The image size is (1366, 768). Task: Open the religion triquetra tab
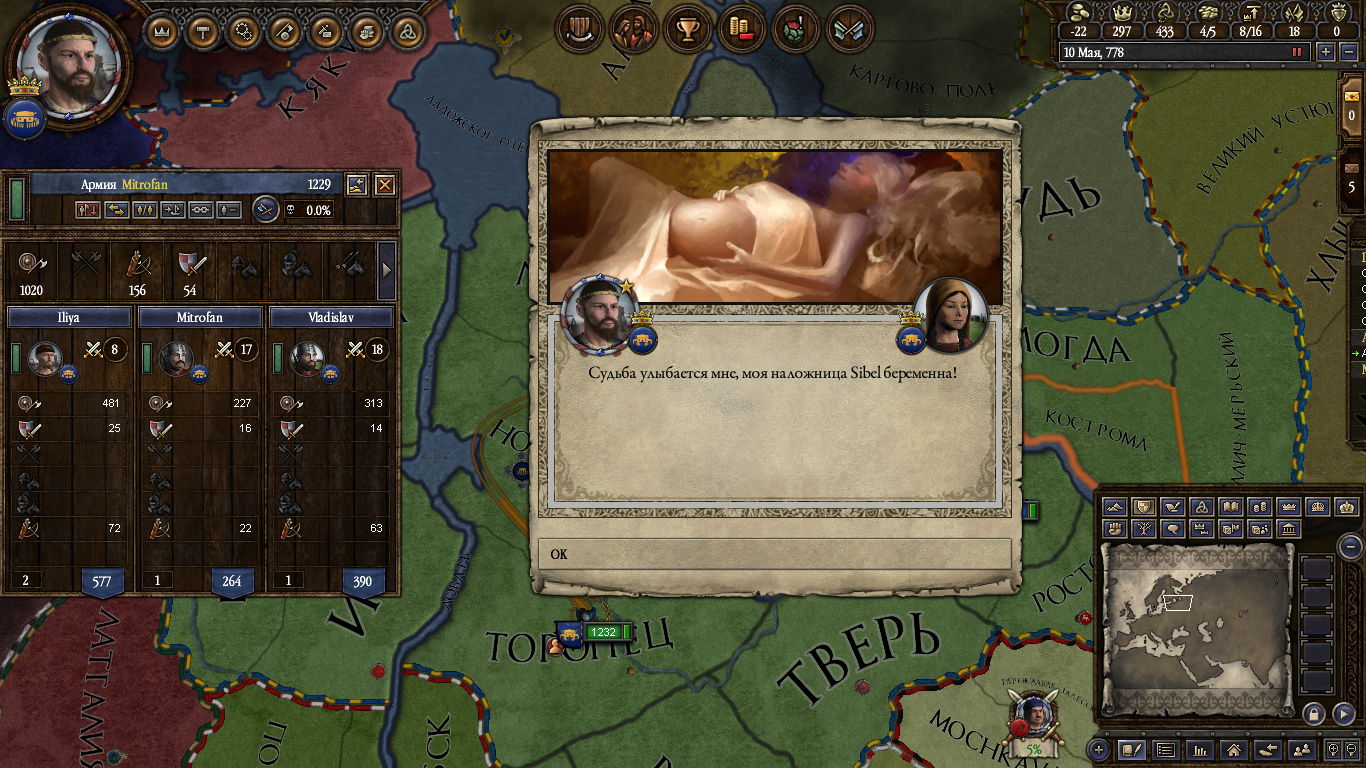click(407, 31)
